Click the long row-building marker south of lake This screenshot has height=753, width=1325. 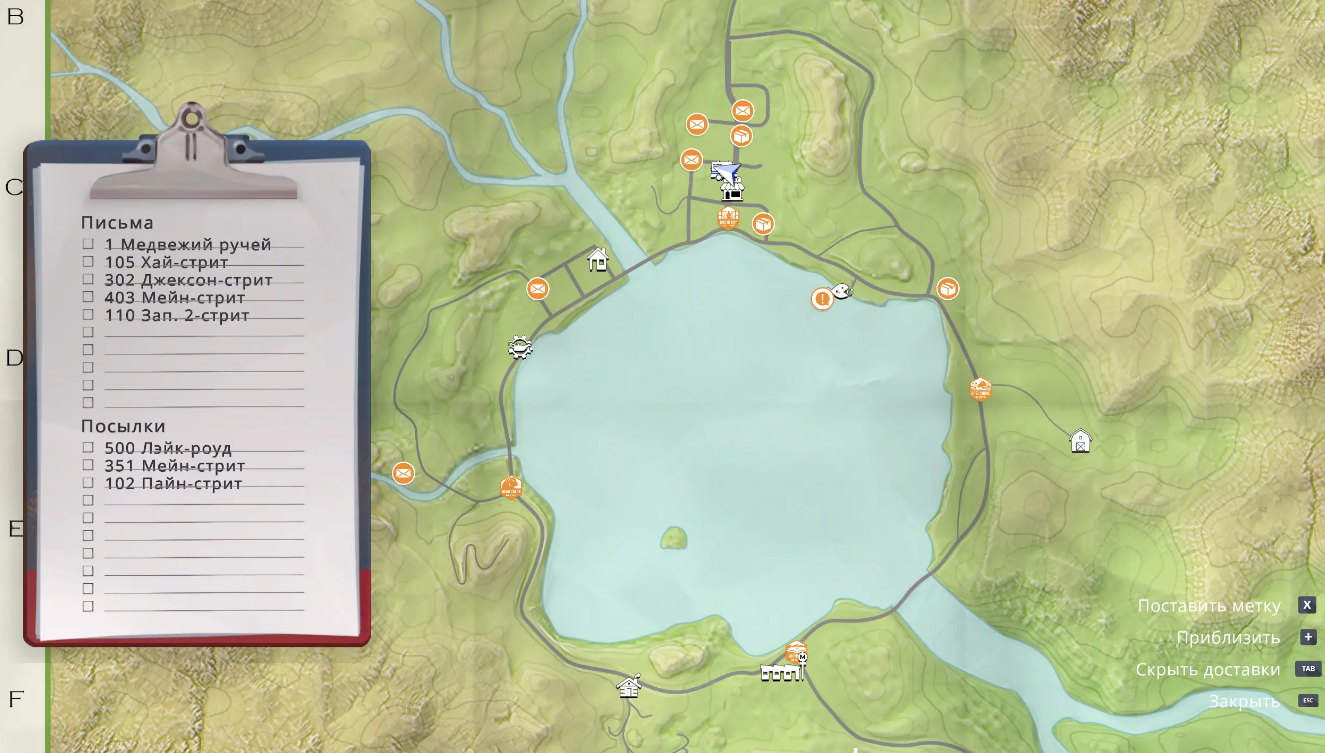click(781, 673)
